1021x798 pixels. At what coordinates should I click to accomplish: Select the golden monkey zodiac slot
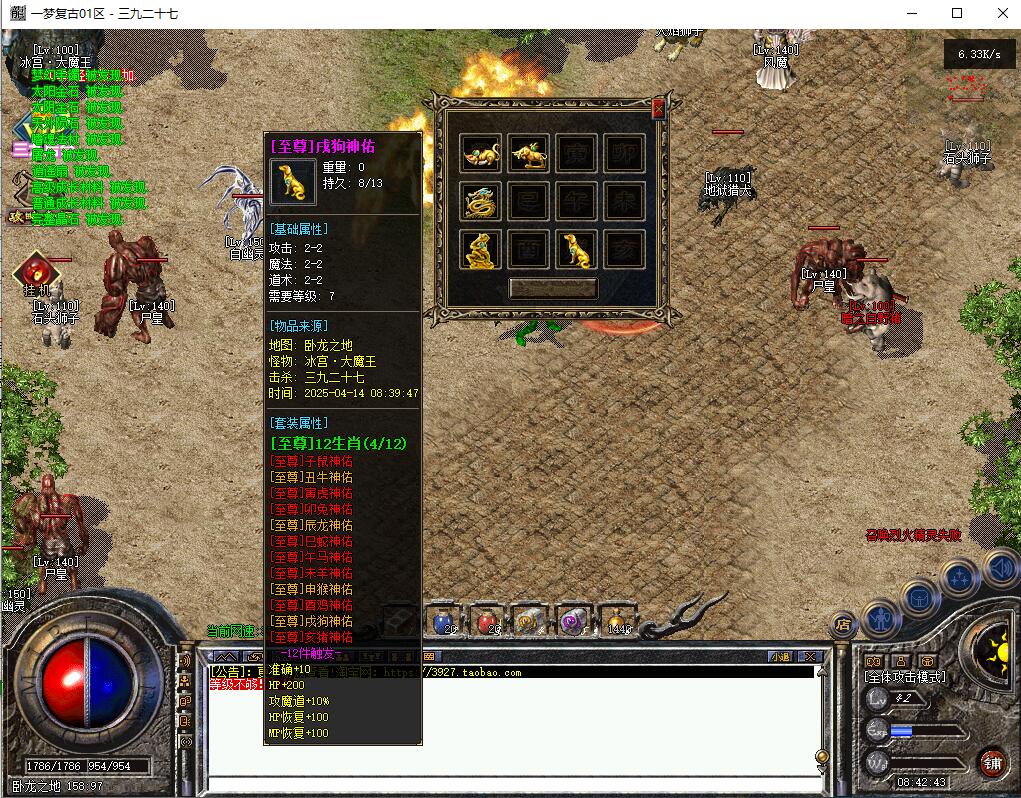[x=480, y=249]
